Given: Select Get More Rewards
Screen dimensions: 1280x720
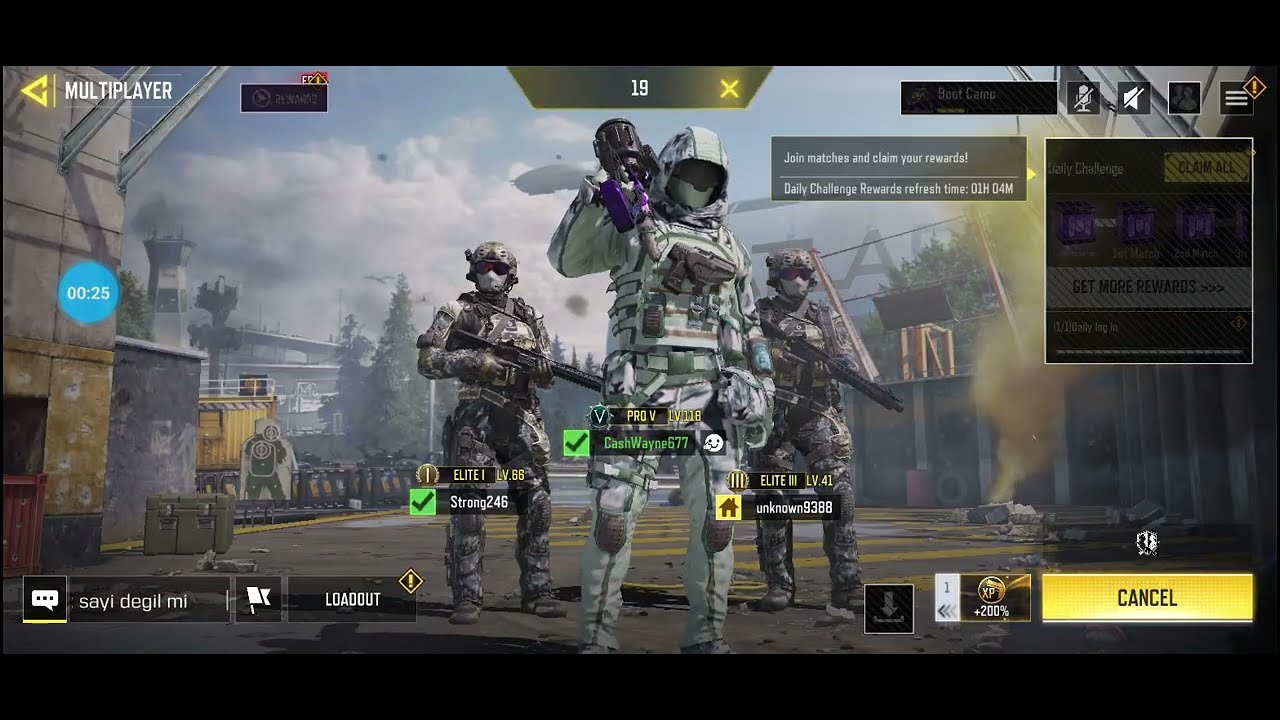Looking at the screenshot, I should click(x=1147, y=287).
